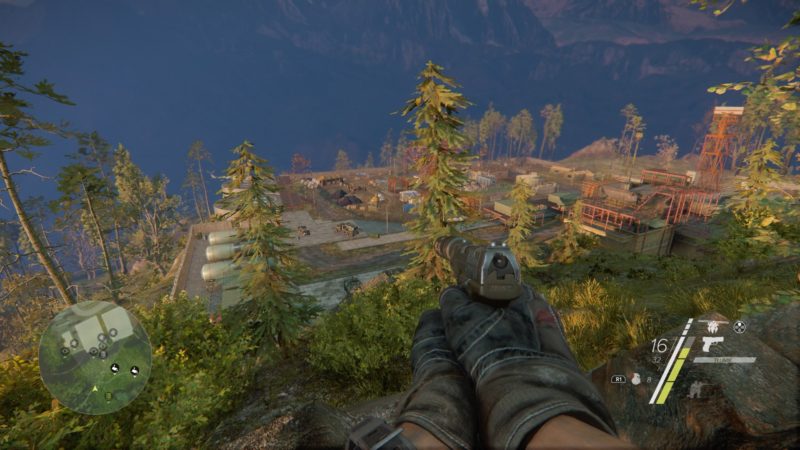Open the circular minimap
The height and width of the screenshot is (450, 800).
tap(95, 357)
